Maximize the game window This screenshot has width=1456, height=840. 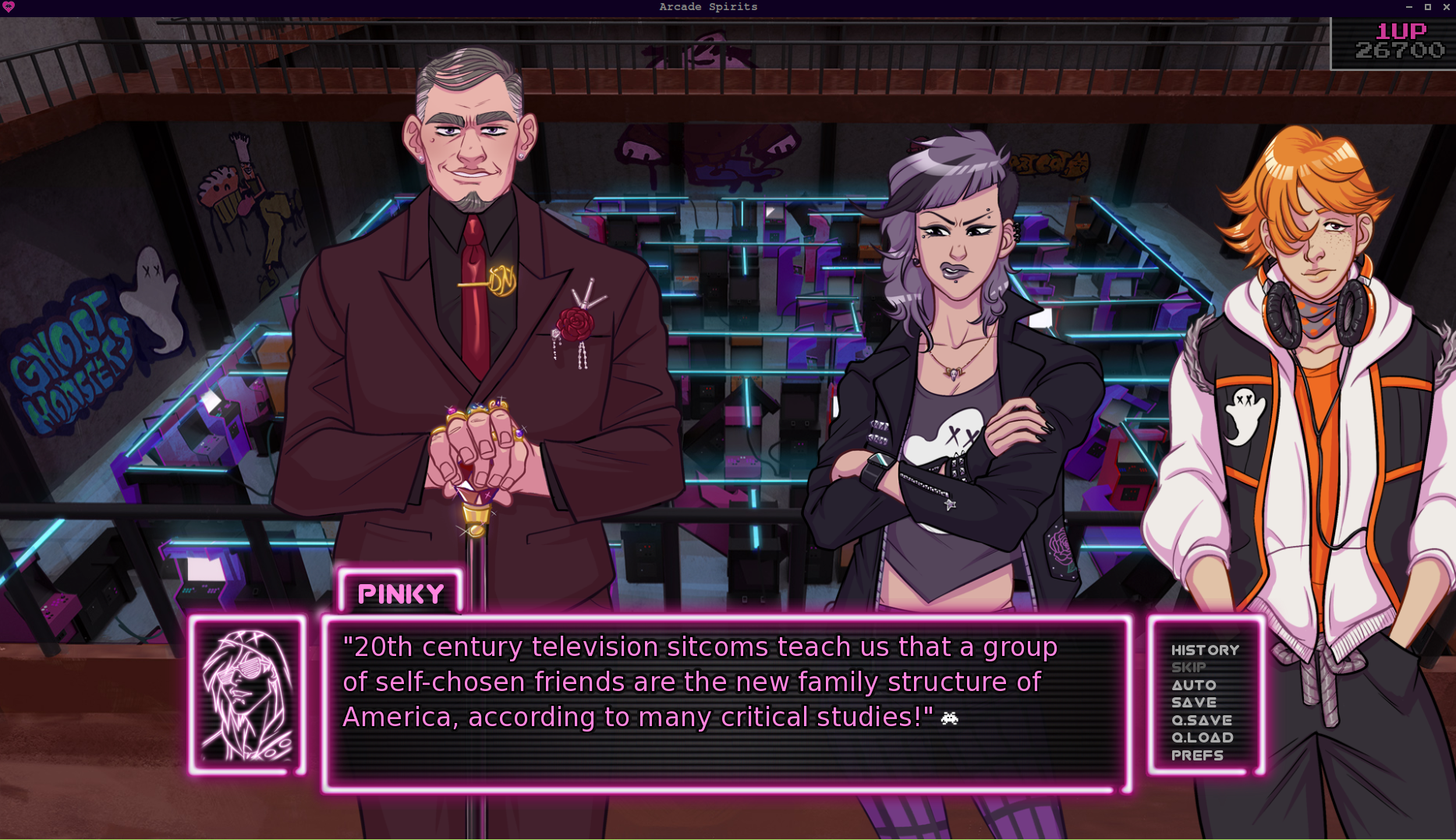click(x=1428, y=7)
